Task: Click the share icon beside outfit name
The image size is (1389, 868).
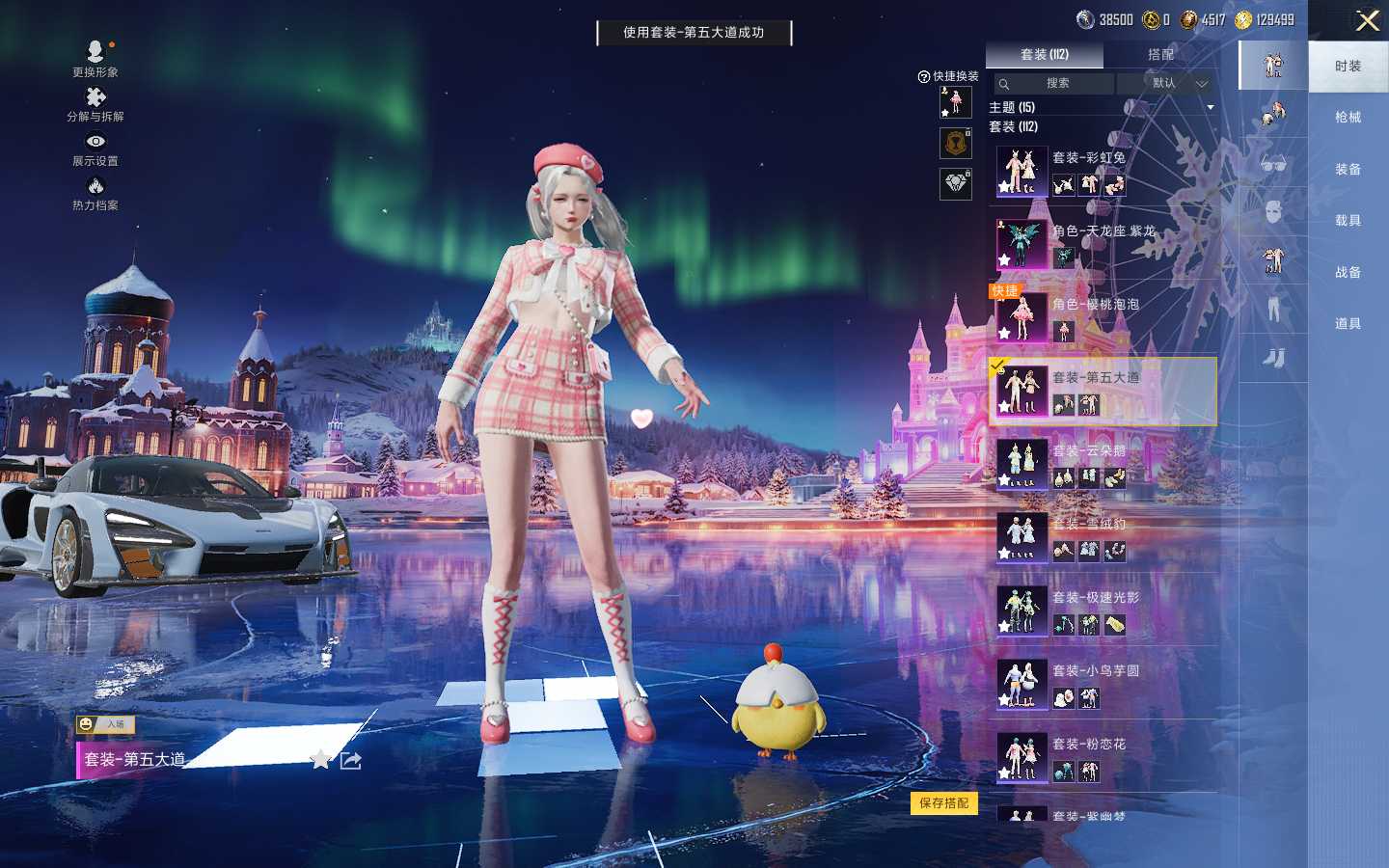Action: (351, 761)
